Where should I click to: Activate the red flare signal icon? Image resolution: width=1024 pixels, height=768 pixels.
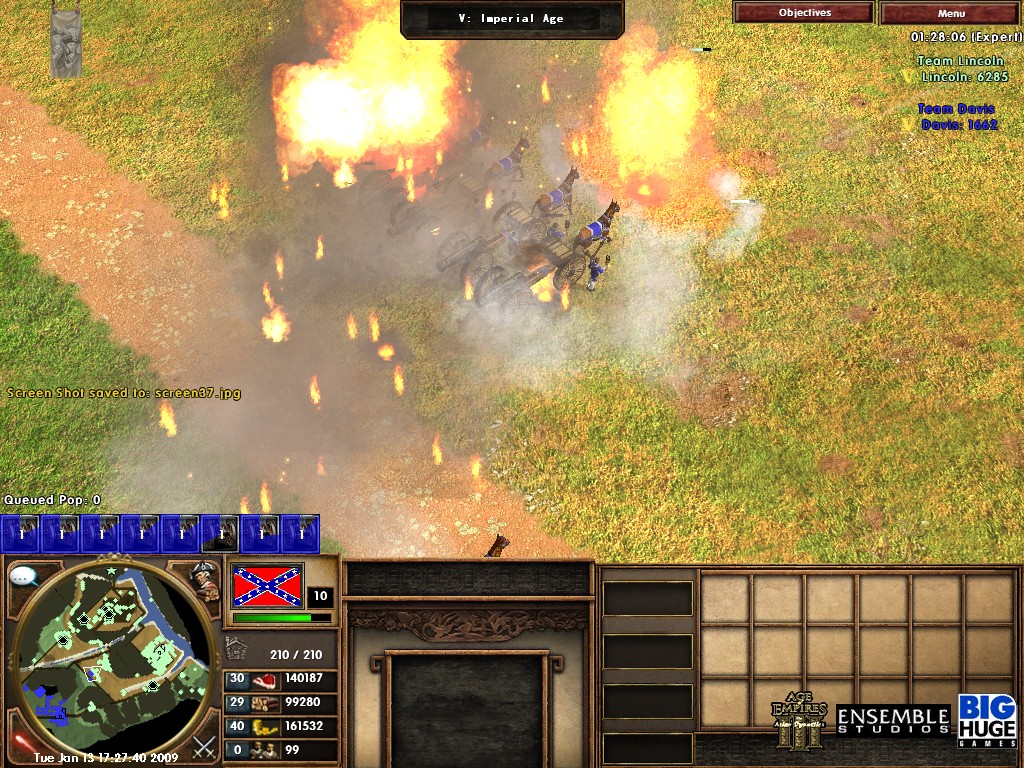(x=19, y=744)
